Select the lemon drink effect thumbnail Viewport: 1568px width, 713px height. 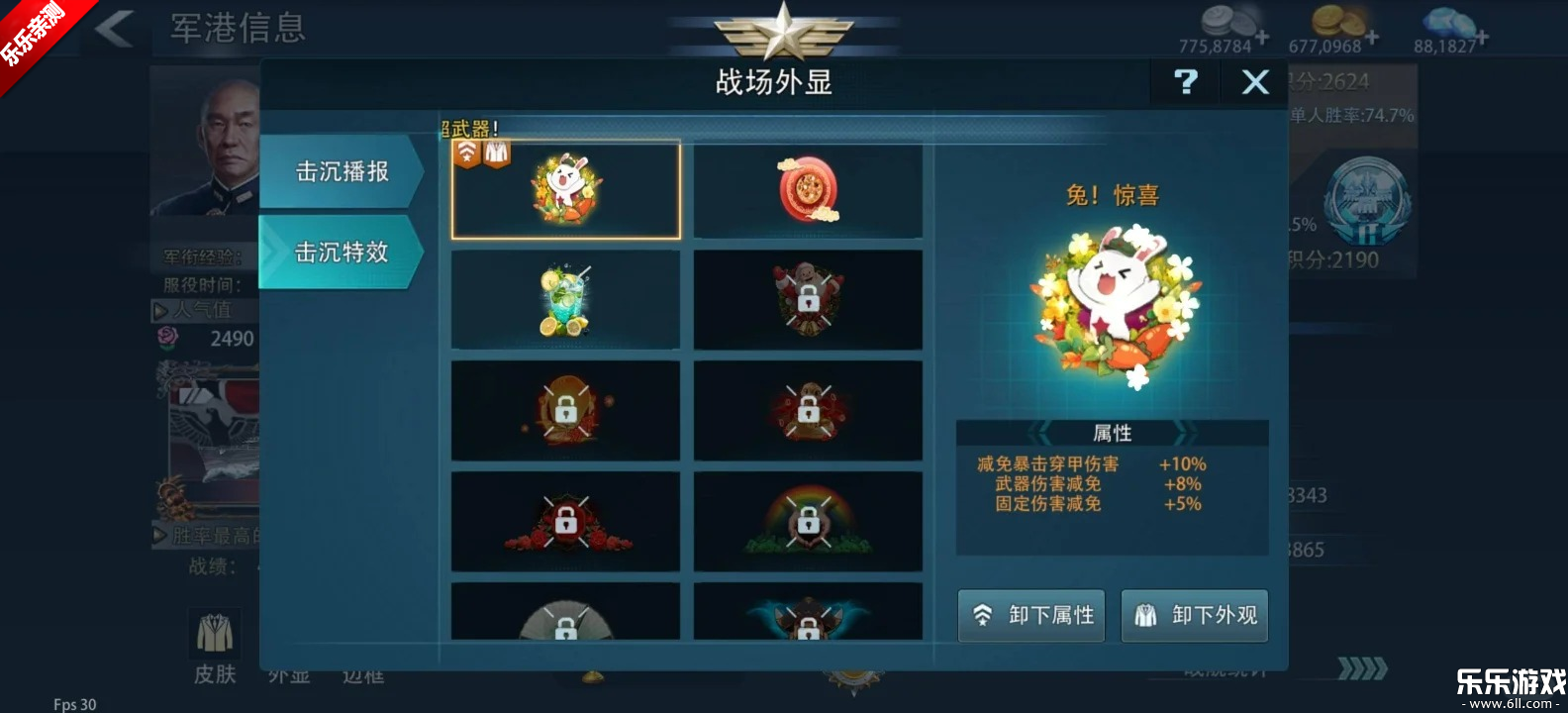(x=565, y=299)
